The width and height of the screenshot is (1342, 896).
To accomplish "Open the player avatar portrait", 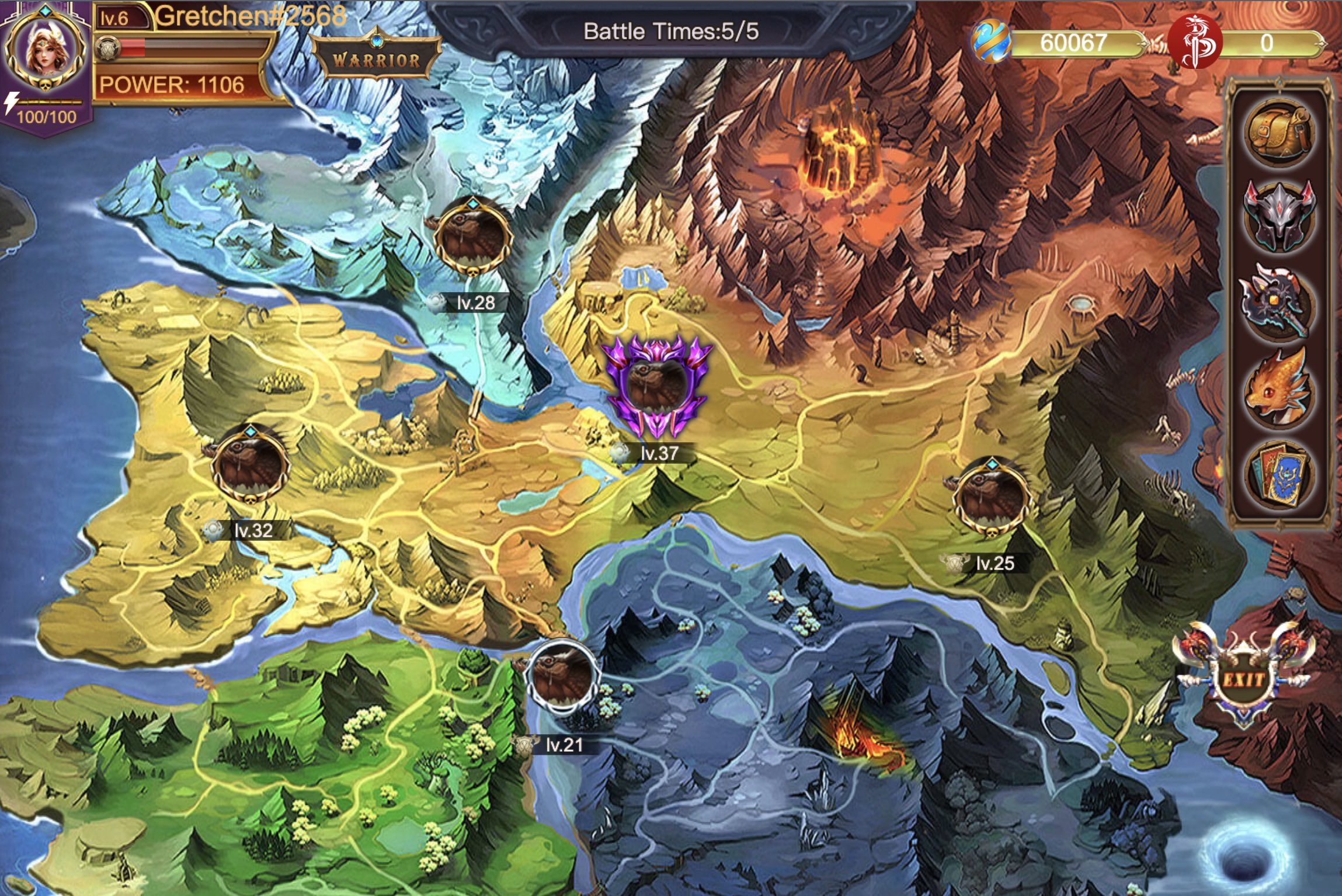I will [45, 51].
